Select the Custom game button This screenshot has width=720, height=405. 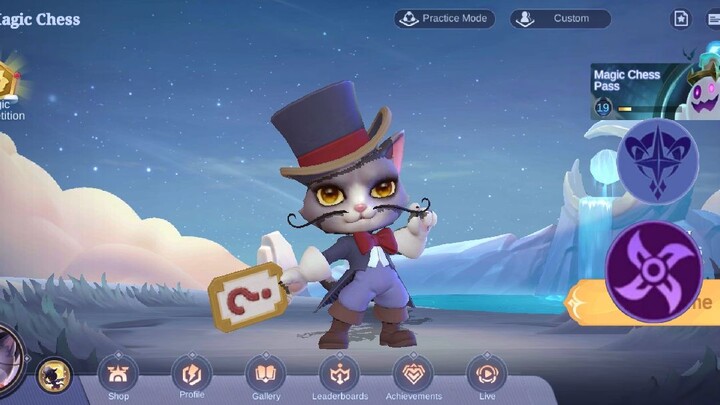point(560,18)
